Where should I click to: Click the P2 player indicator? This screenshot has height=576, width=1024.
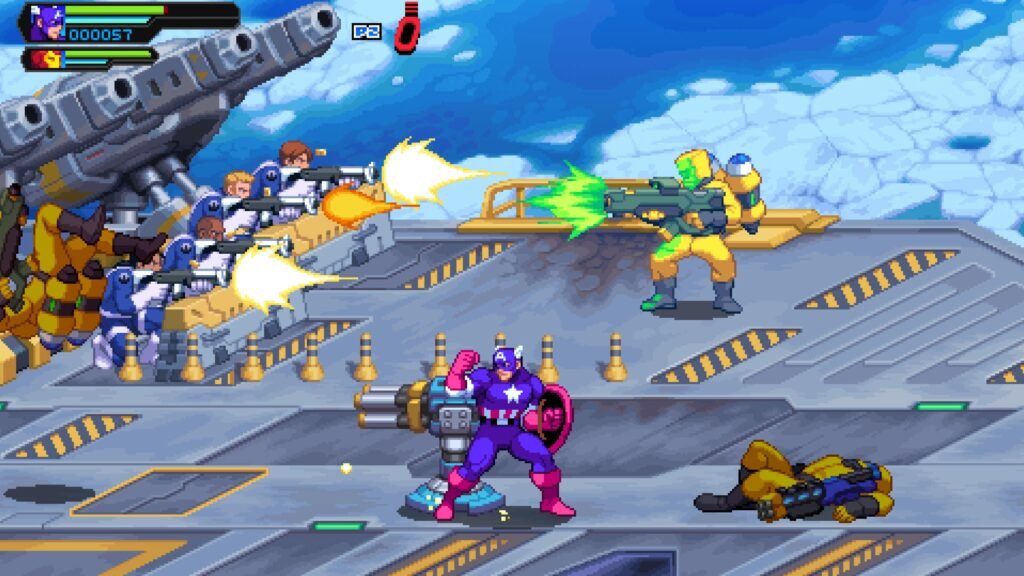click(366, 31)
